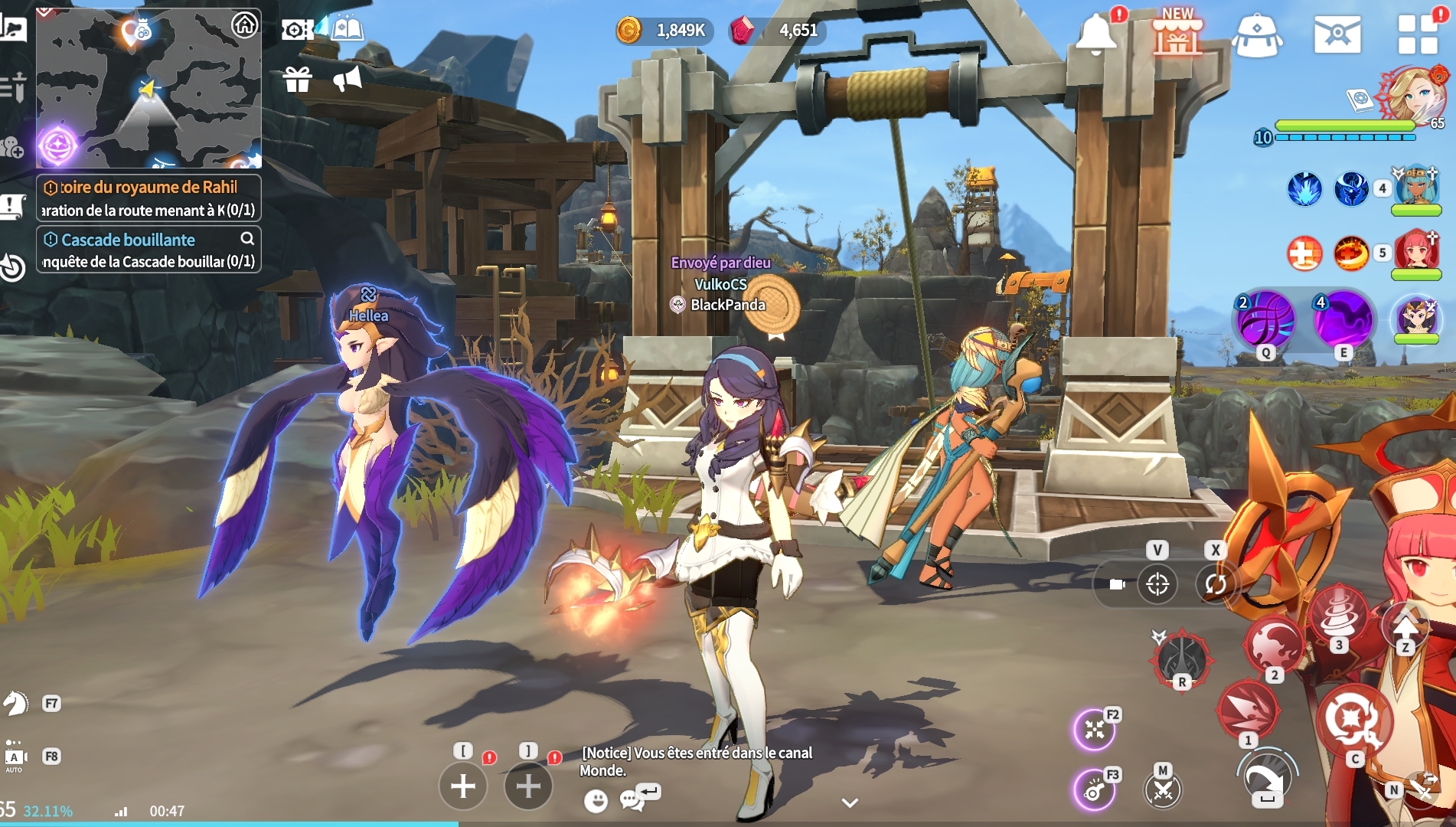The height and width of the screenshot is (827, 1456).
Task: Open the mail envelope
Action: coord(1337,34)
